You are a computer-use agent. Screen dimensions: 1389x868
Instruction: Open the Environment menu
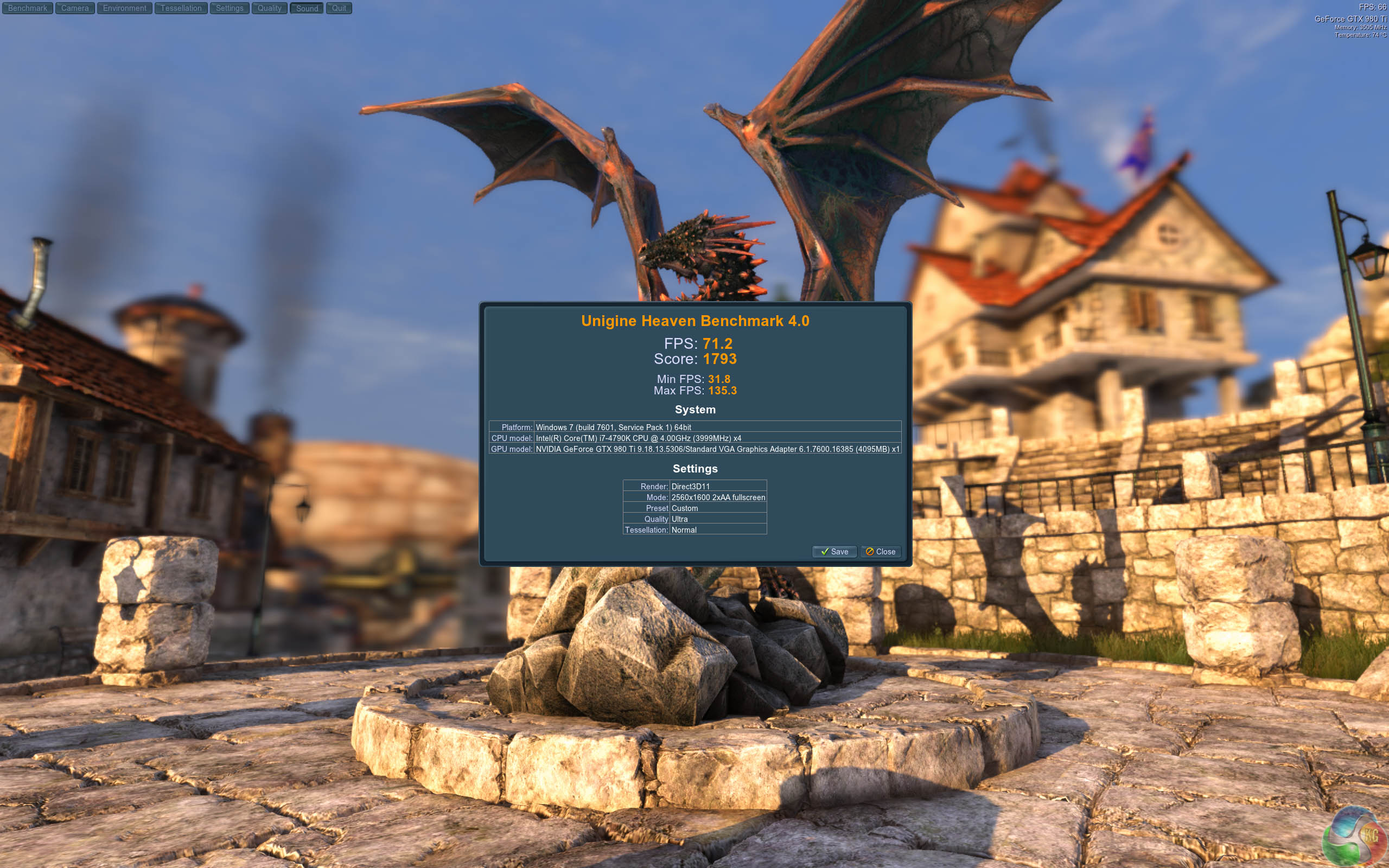pos(125,8)
